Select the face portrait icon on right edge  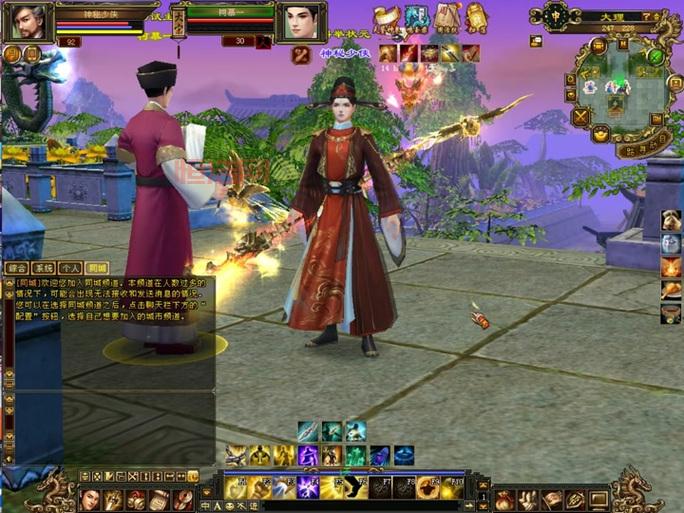coord(671,244)
